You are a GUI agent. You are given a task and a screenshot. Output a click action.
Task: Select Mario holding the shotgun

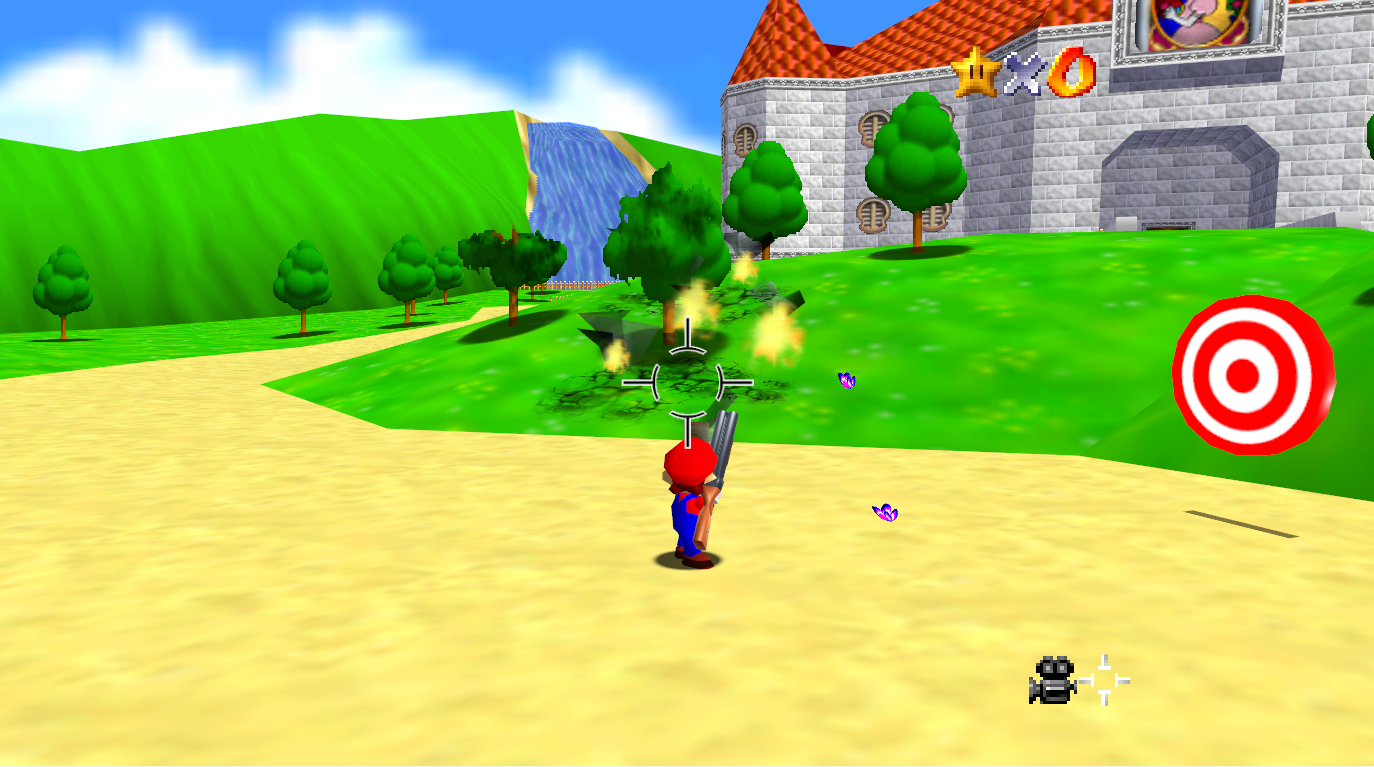coord(690,500)
